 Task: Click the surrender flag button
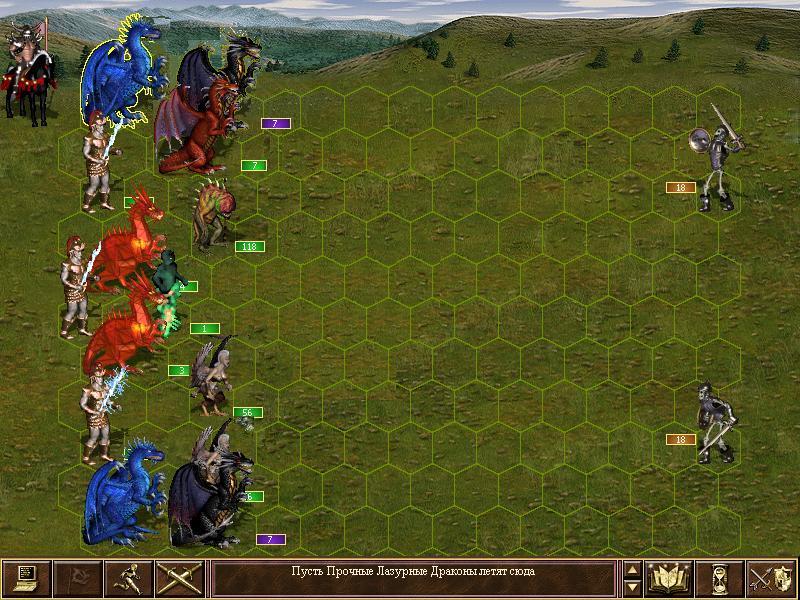point(77,578)
